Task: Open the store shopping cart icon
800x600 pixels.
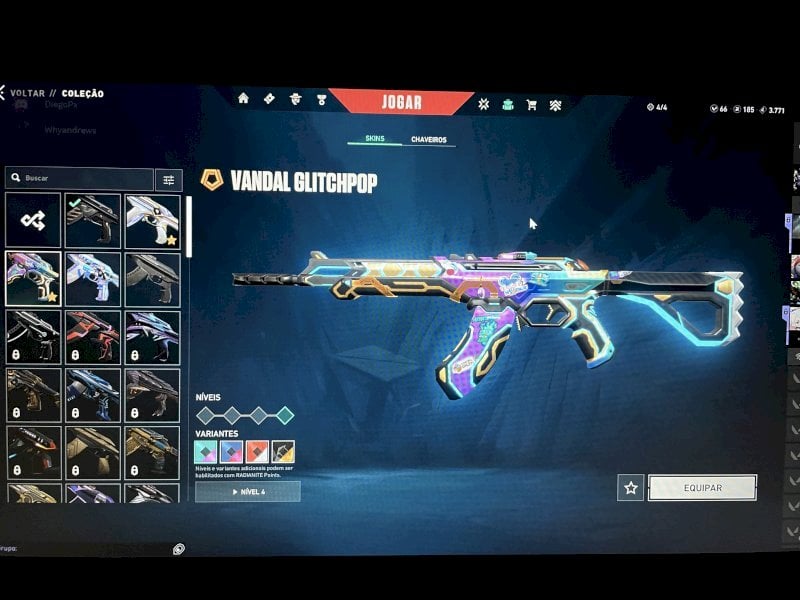Action: 531,104
